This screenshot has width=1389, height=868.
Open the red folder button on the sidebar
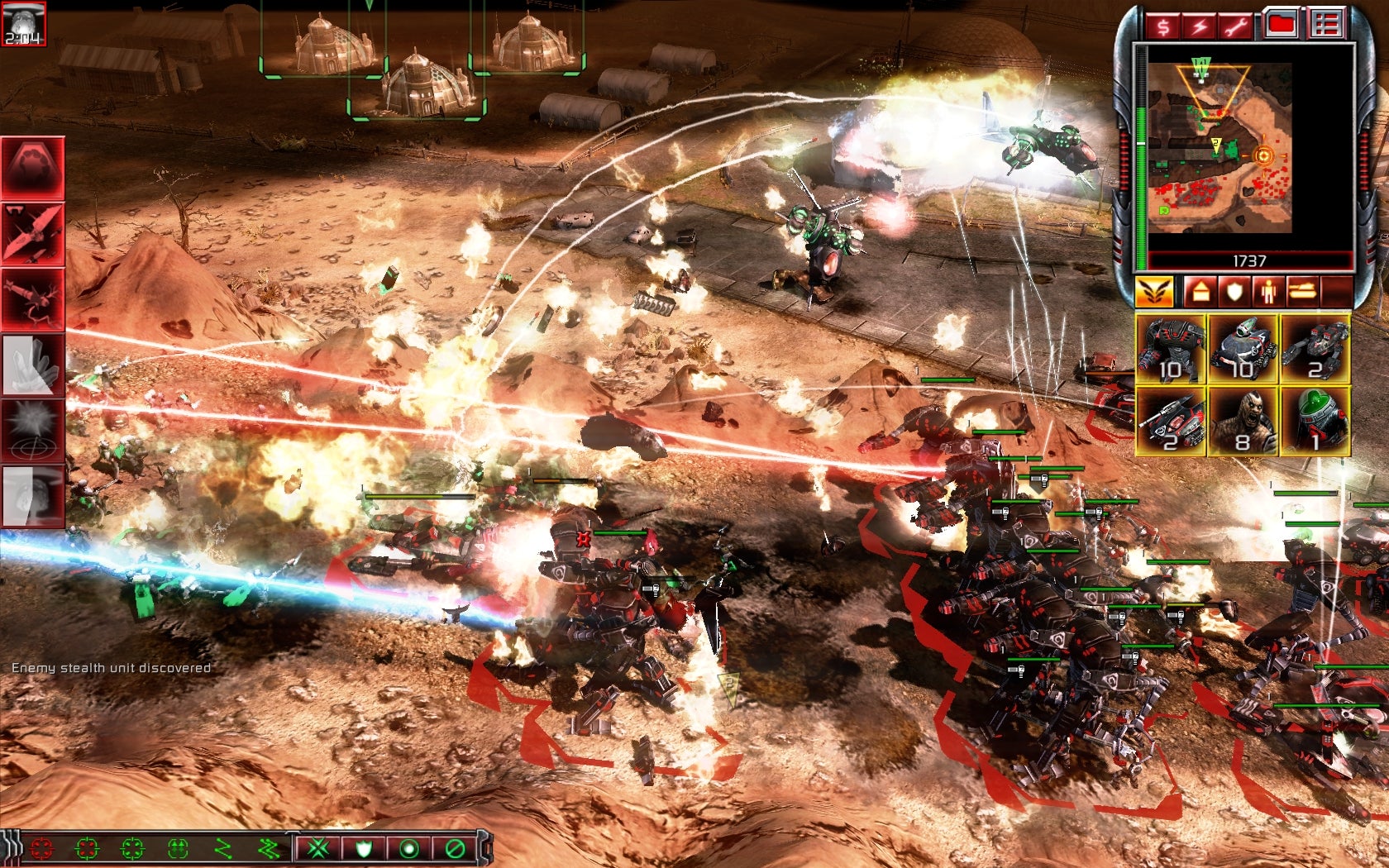(x=1282, y=25)
